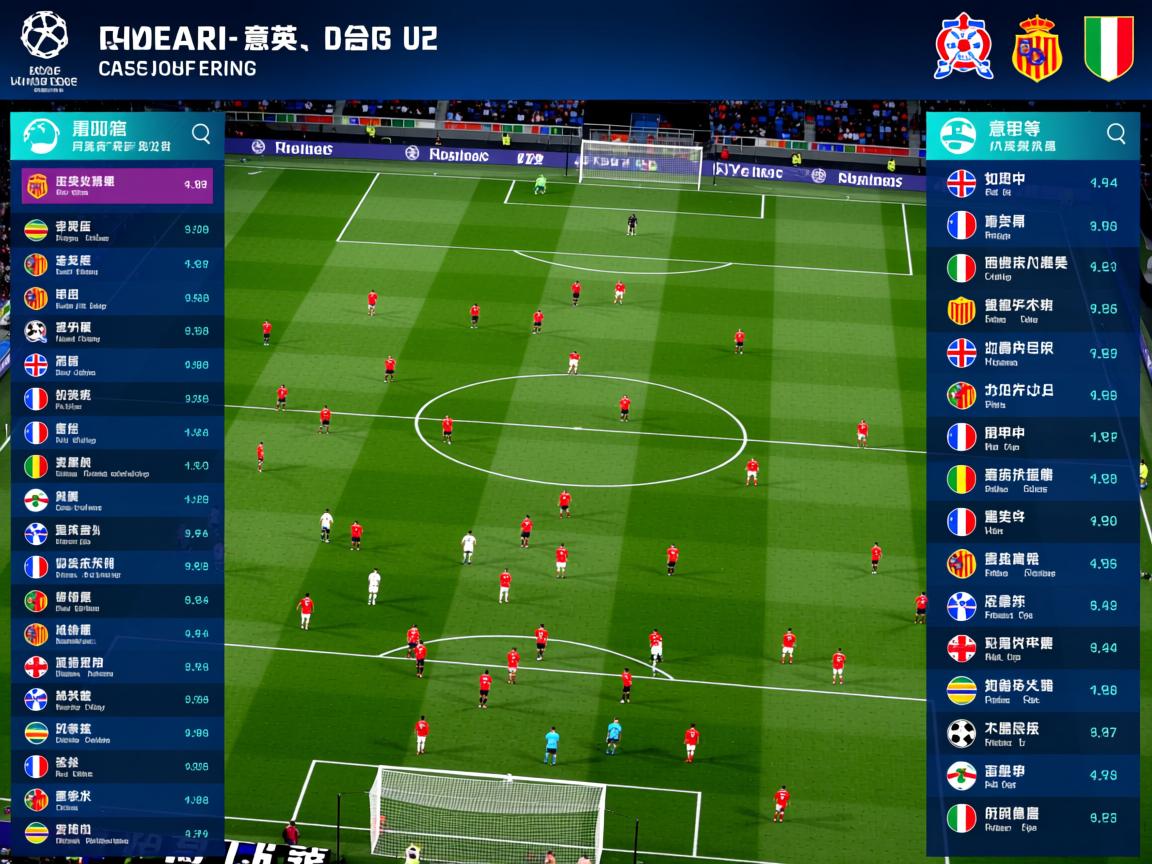1152x864 pixels.
Task: Choose the crowned yellow-red striped crest at top
Action: [1036, 47]
